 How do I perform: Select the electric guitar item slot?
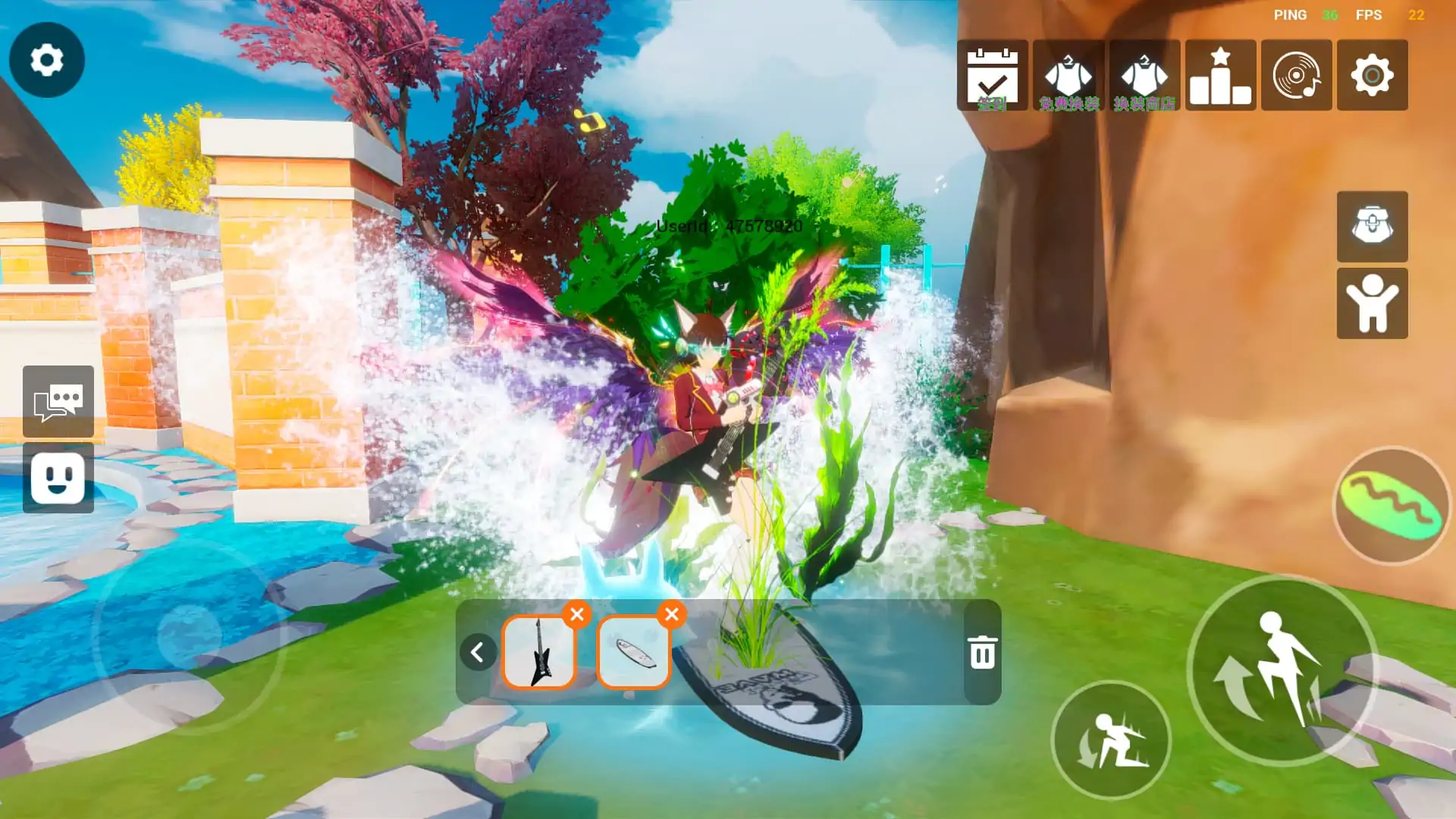coord(539,652)
